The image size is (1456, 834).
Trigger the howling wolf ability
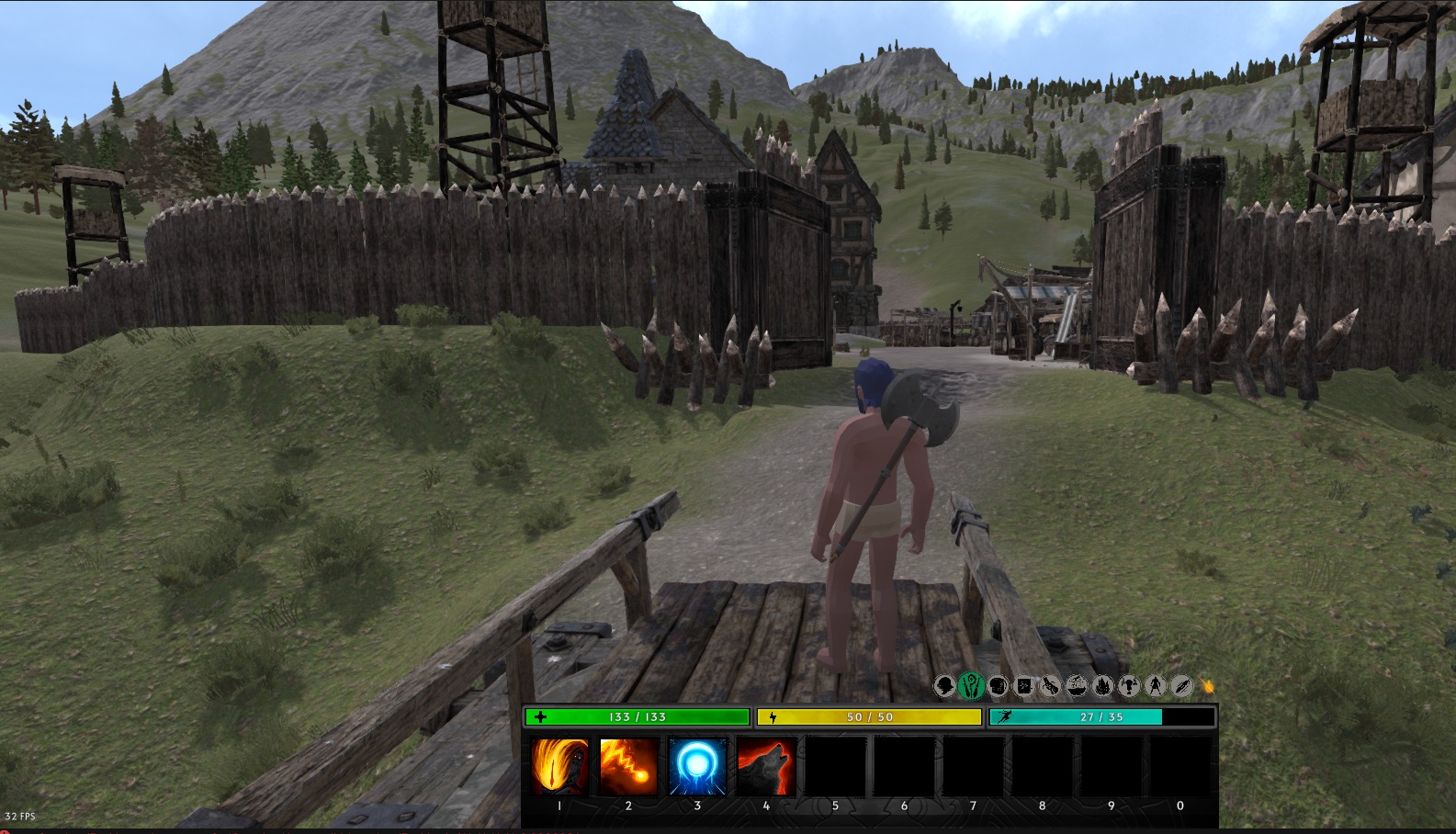coord(766,766)
